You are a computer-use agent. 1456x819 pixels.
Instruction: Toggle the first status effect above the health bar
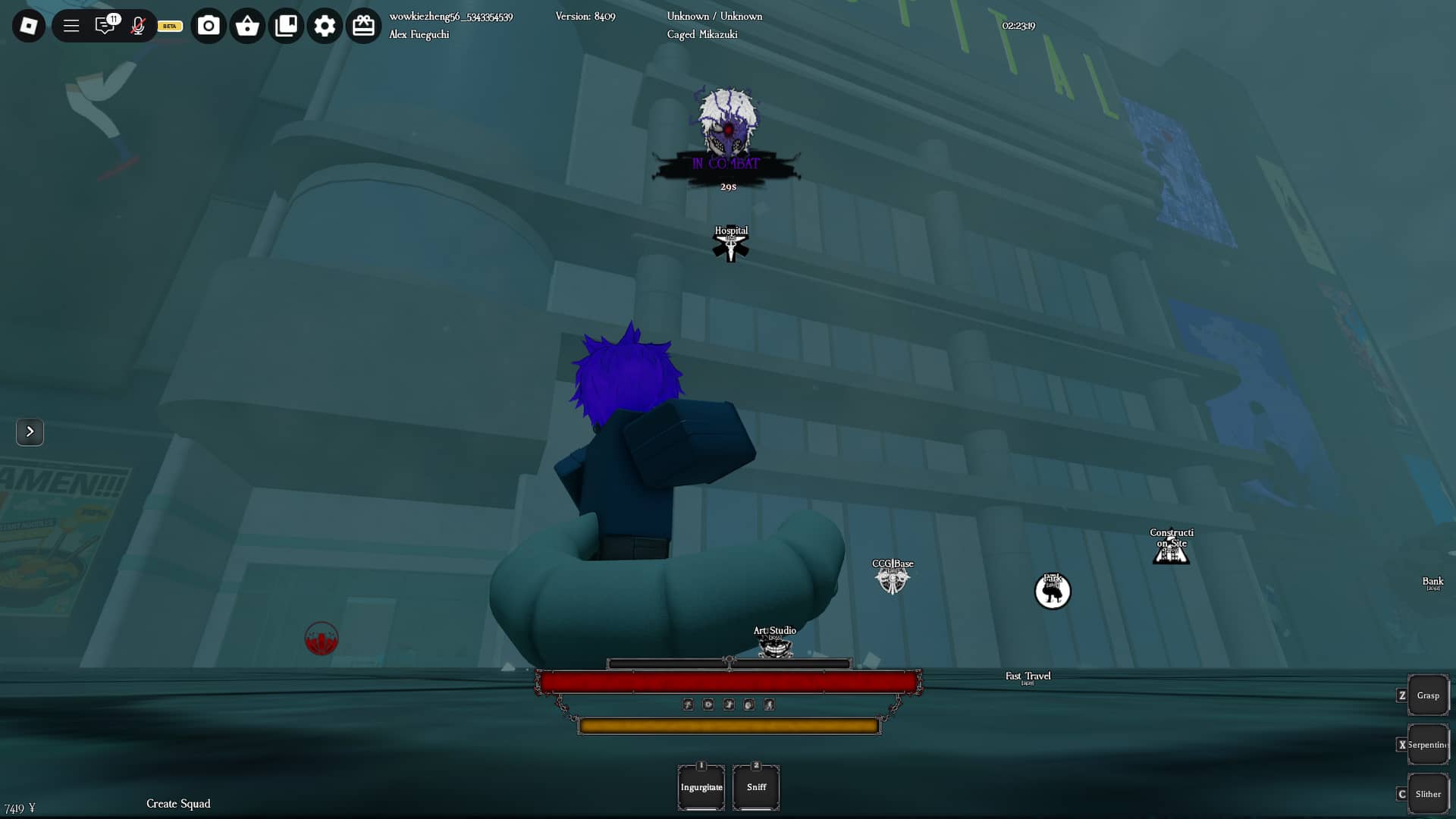(688, 704)
